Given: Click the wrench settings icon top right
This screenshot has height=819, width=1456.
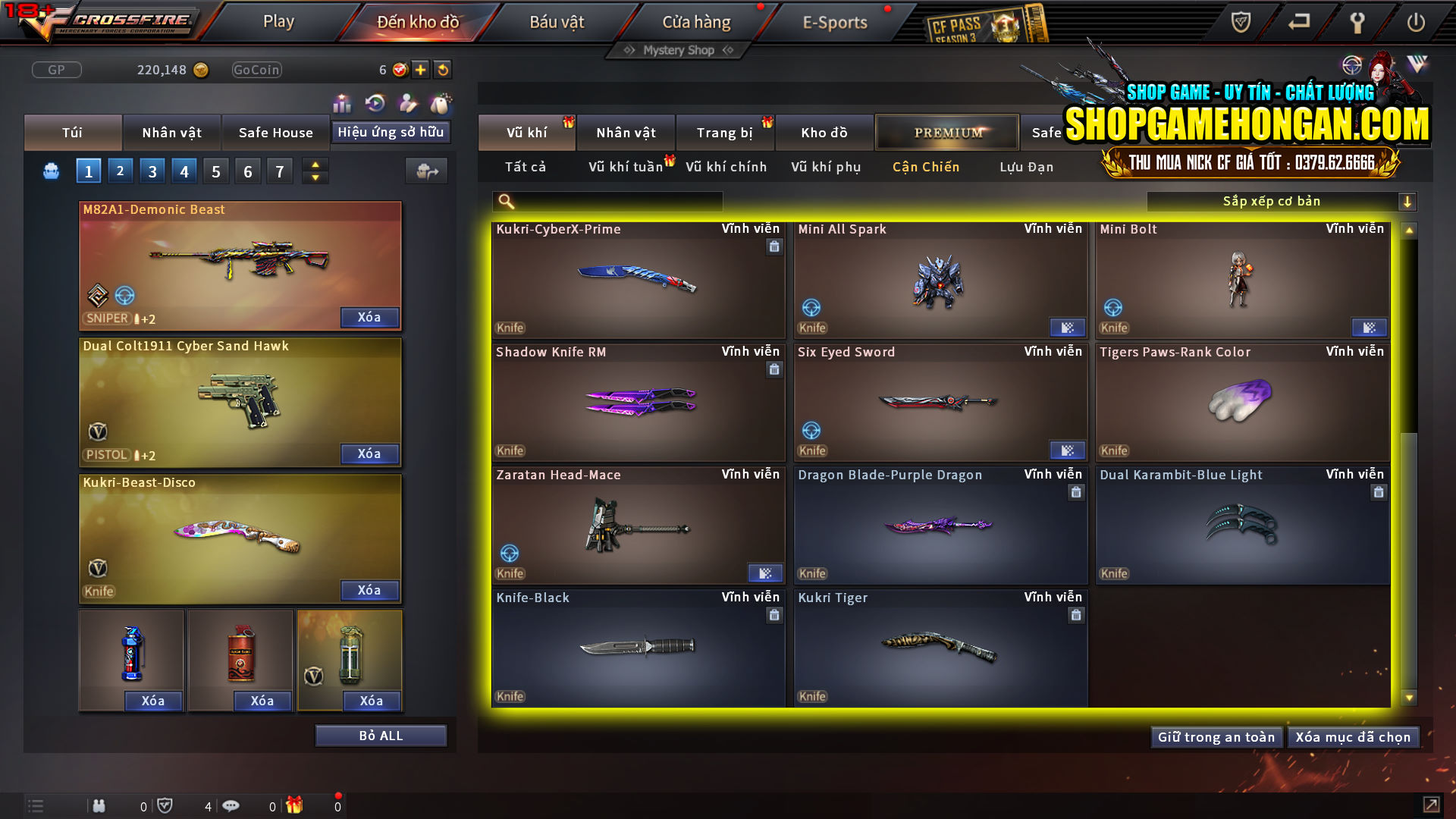Looking at the screenshot, I should tap(1357, 23).
